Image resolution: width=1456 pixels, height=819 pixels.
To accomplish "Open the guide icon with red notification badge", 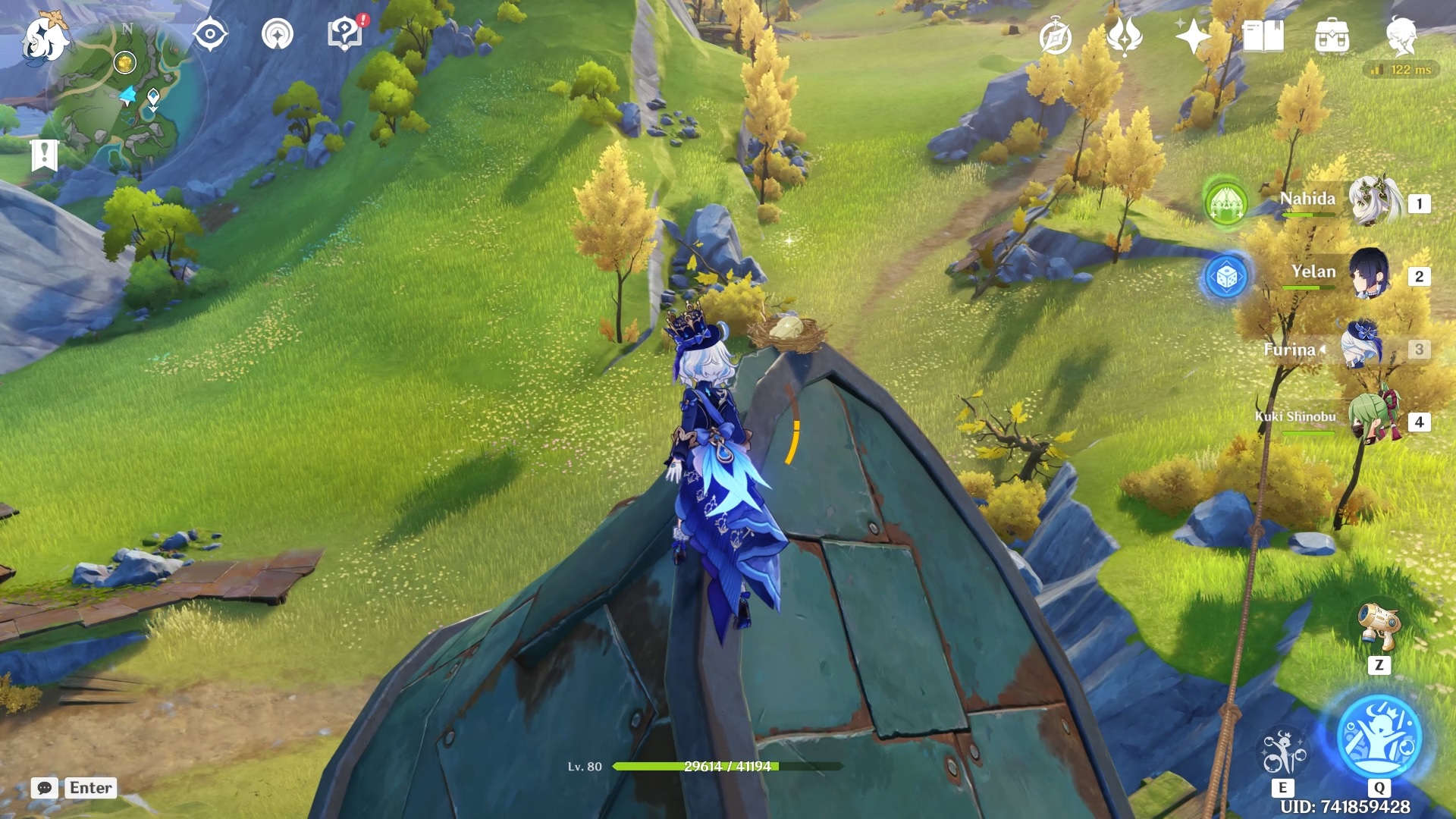I will (x=344, y=33).
